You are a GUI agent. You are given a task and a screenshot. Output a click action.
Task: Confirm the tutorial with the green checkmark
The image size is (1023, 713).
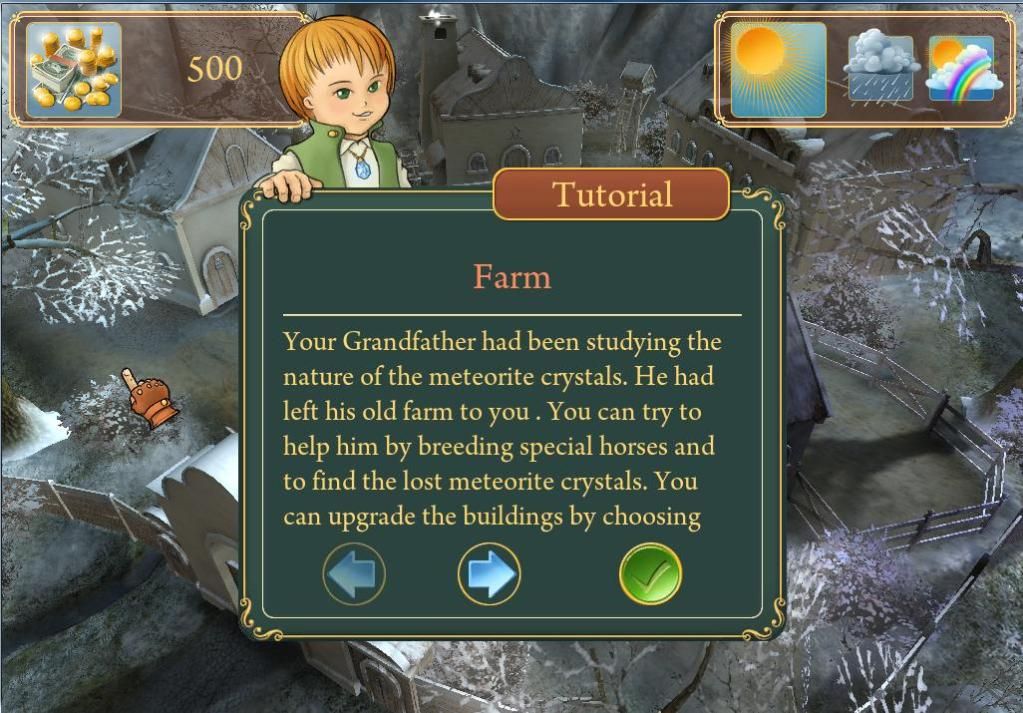pyautogui.click(x=650, y=574)
